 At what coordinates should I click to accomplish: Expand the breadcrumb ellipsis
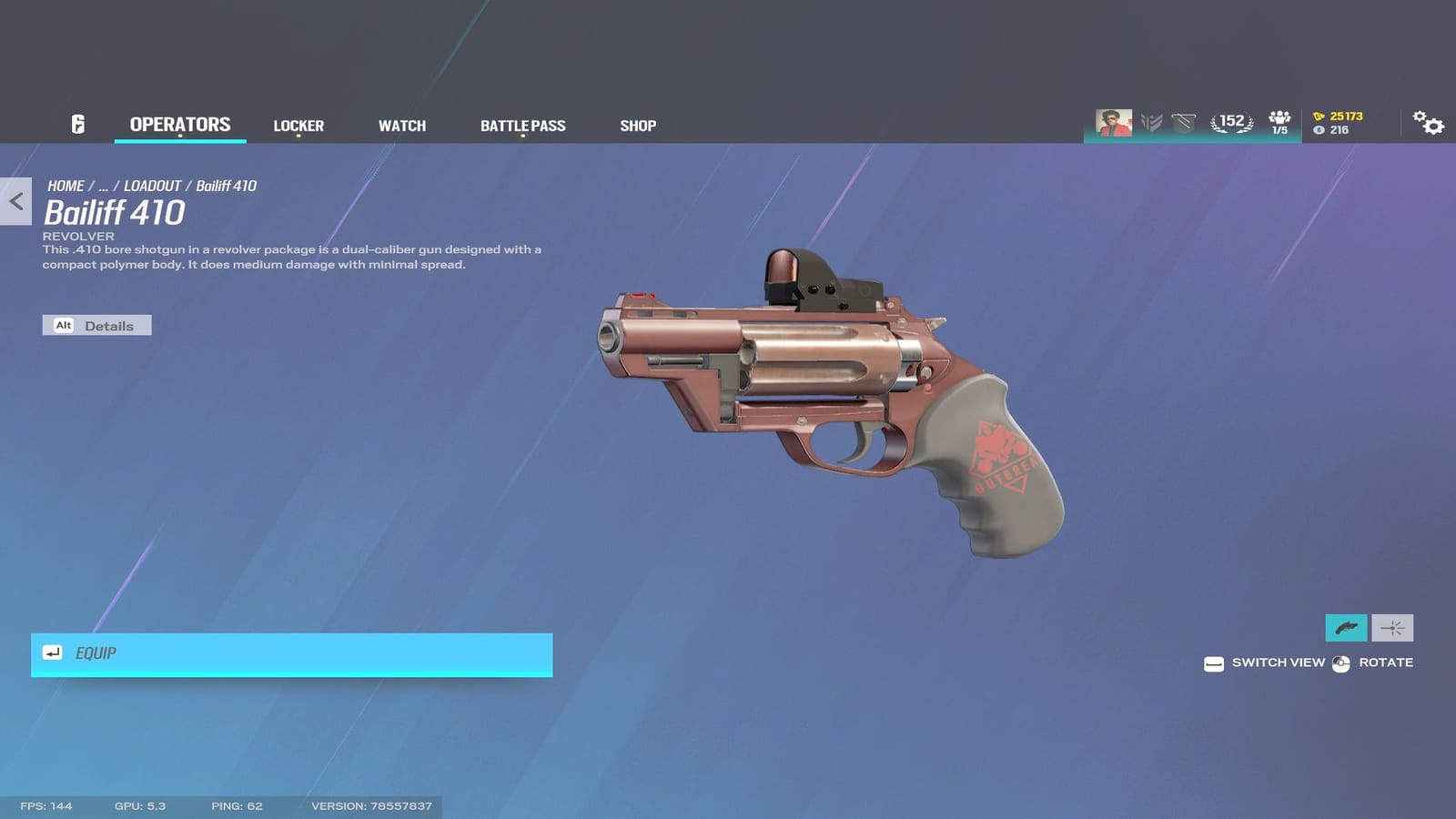click(106, 186)
